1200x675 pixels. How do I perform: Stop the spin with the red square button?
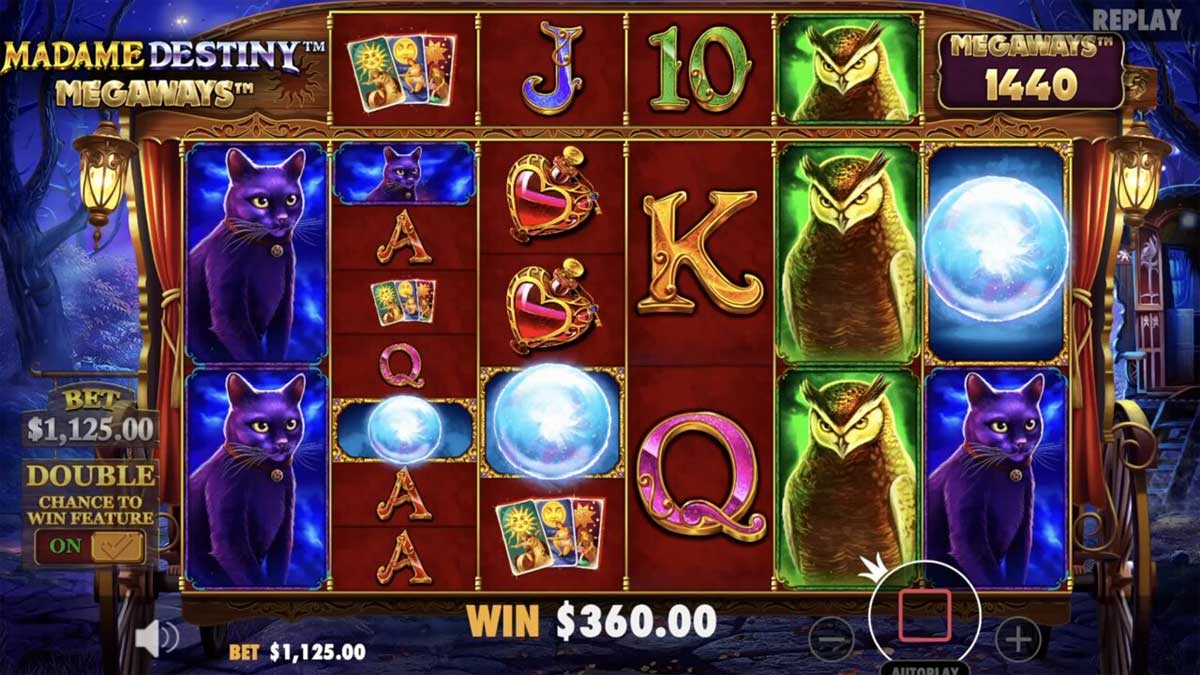[924, 615]
